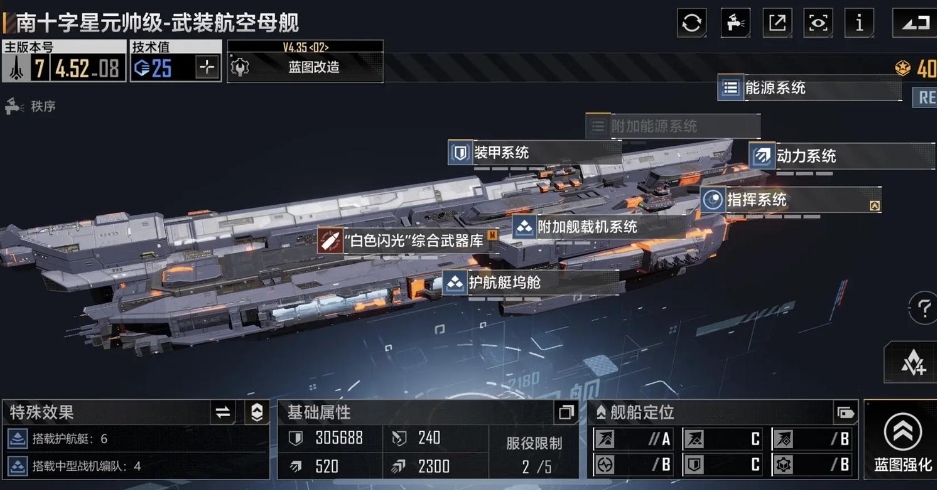937x490 pixels.
Task: Choose the 动力系统 propulsion system label
Action: (805, 156)
